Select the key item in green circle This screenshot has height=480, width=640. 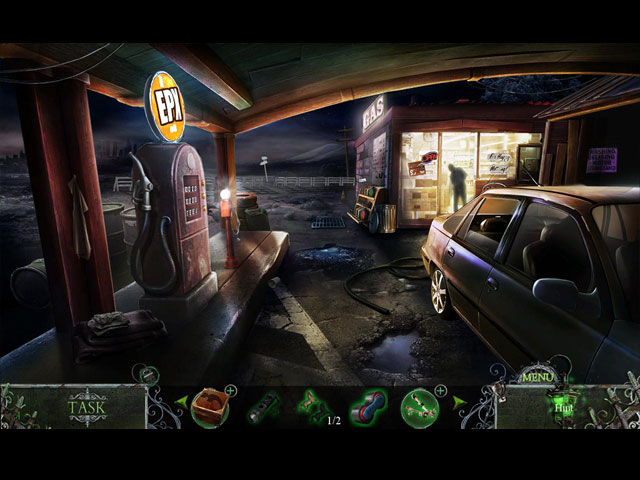(x=420, y=408)
